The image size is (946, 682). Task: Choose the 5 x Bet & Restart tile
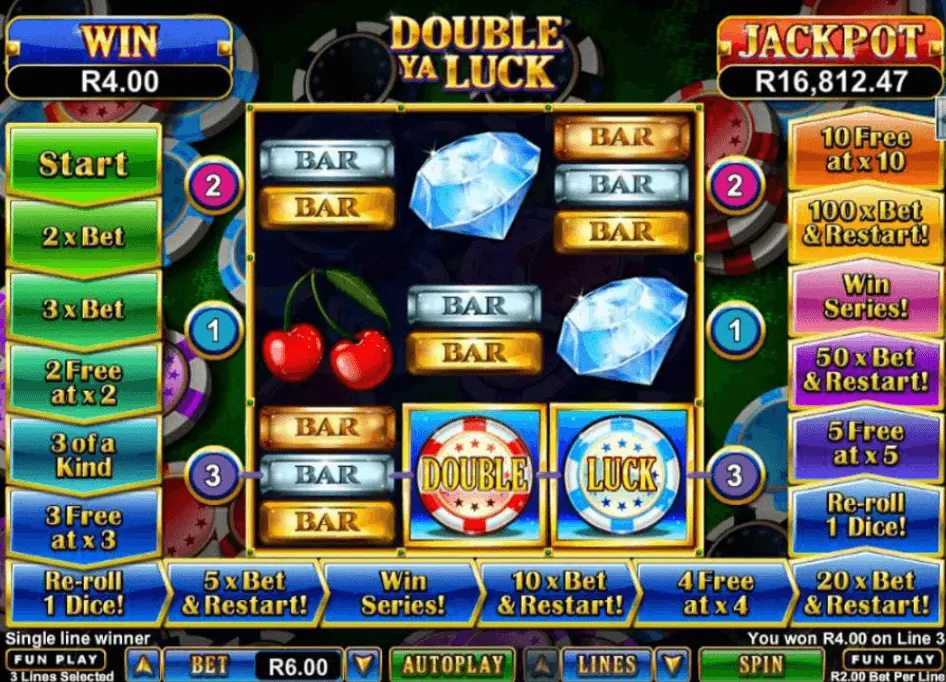[x=244, y=593]
